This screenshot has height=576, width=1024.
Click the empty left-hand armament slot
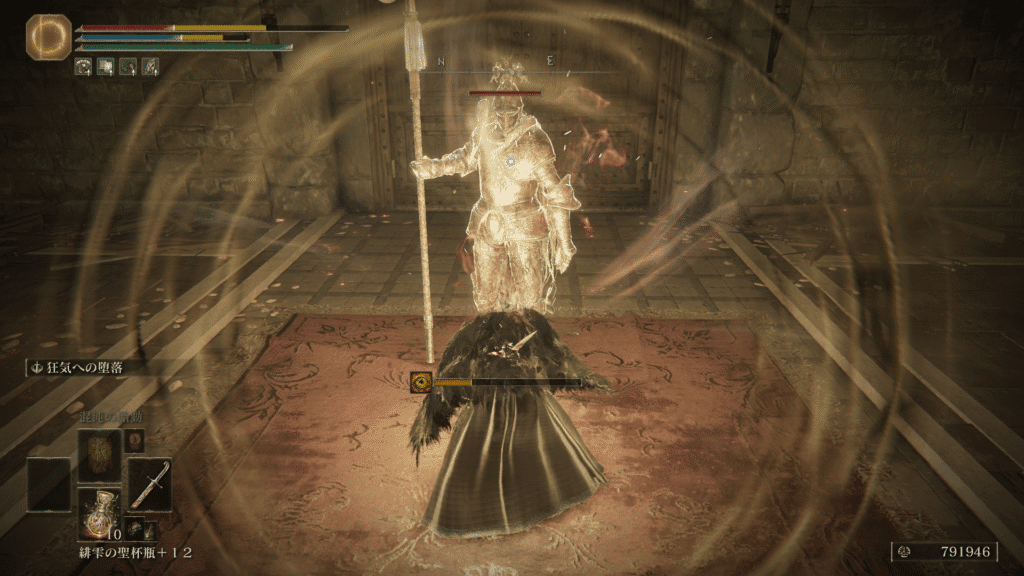[x=49, y=485]
